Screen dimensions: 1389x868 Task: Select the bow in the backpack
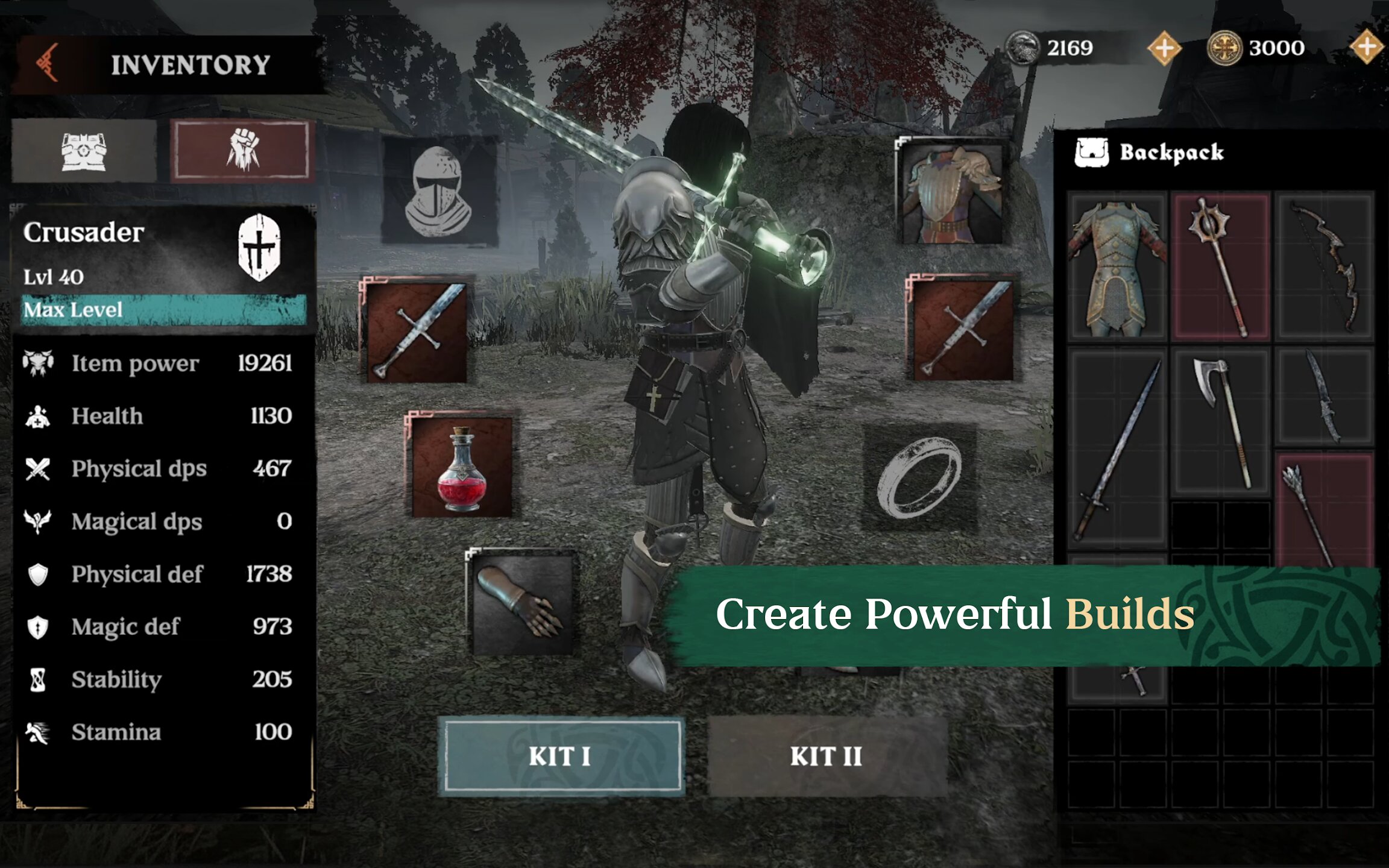(1325, 268)
